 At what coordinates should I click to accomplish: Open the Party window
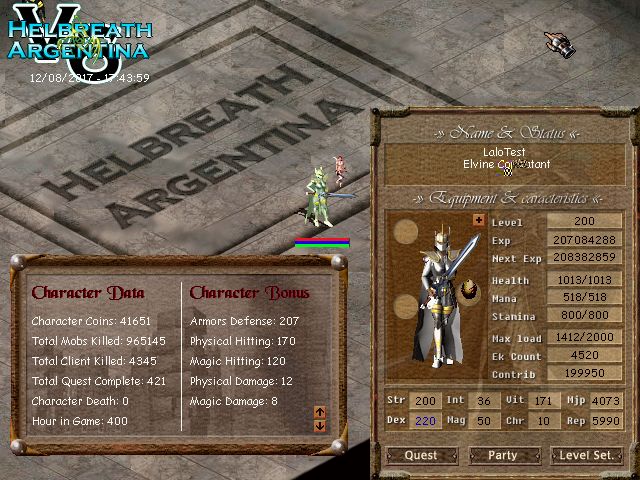503,455
